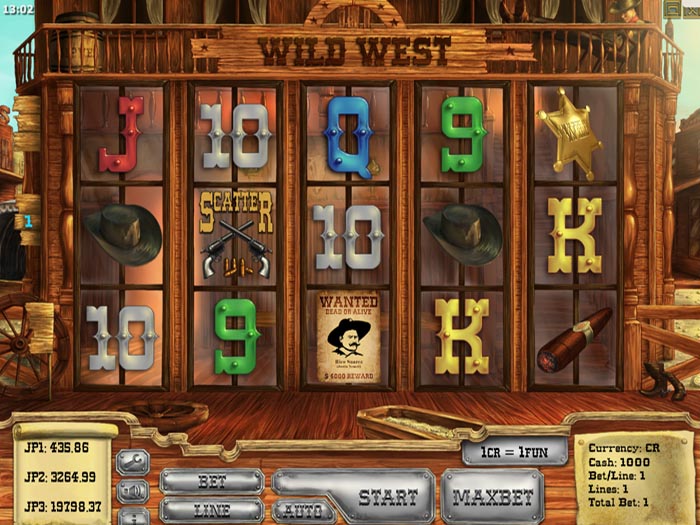Show game info with the 'i' button
The width and height of the screenshot is (700, 525).
tap(133, 516)
